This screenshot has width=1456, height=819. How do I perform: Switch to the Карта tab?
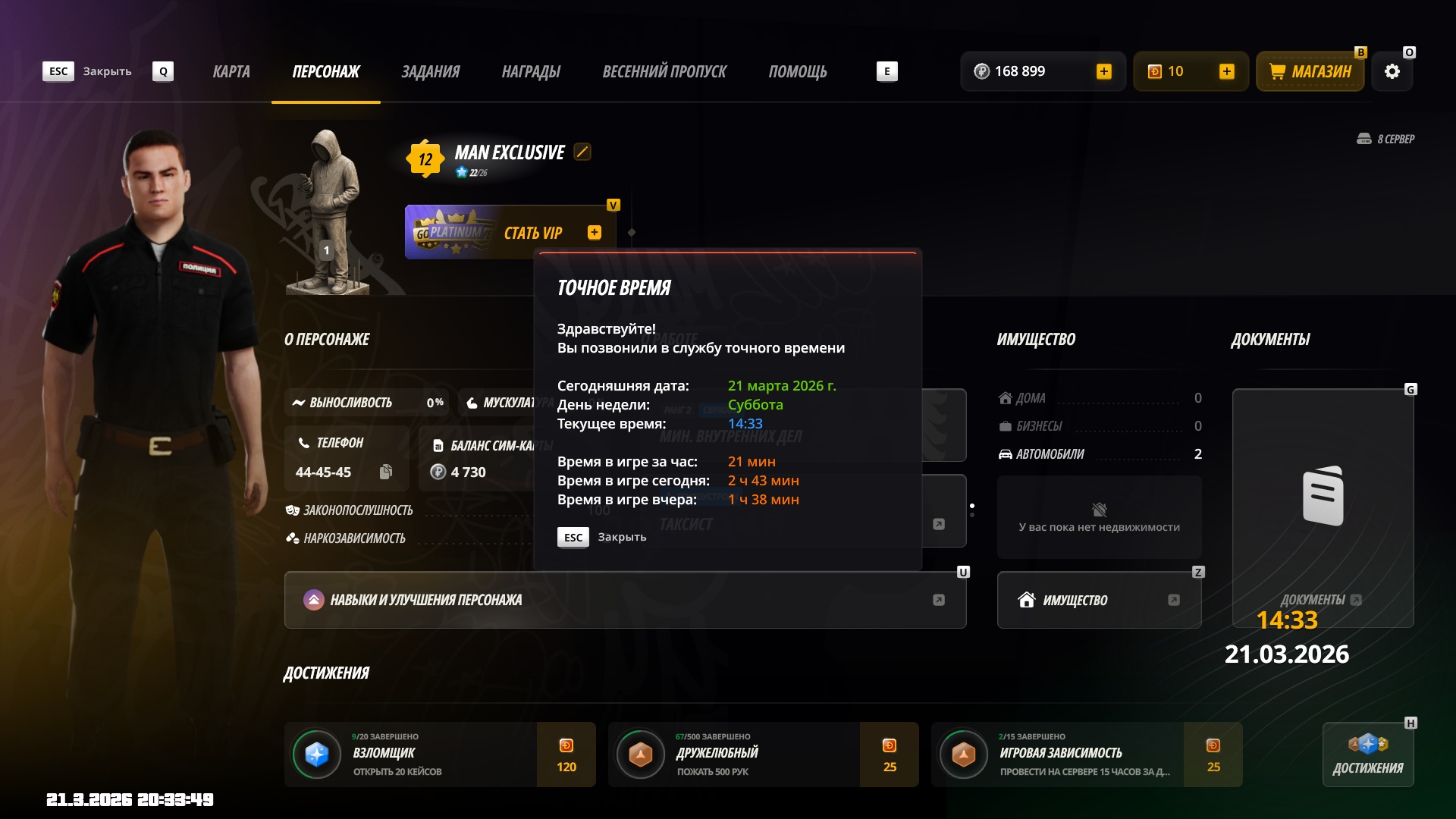[x=231, y=71]
